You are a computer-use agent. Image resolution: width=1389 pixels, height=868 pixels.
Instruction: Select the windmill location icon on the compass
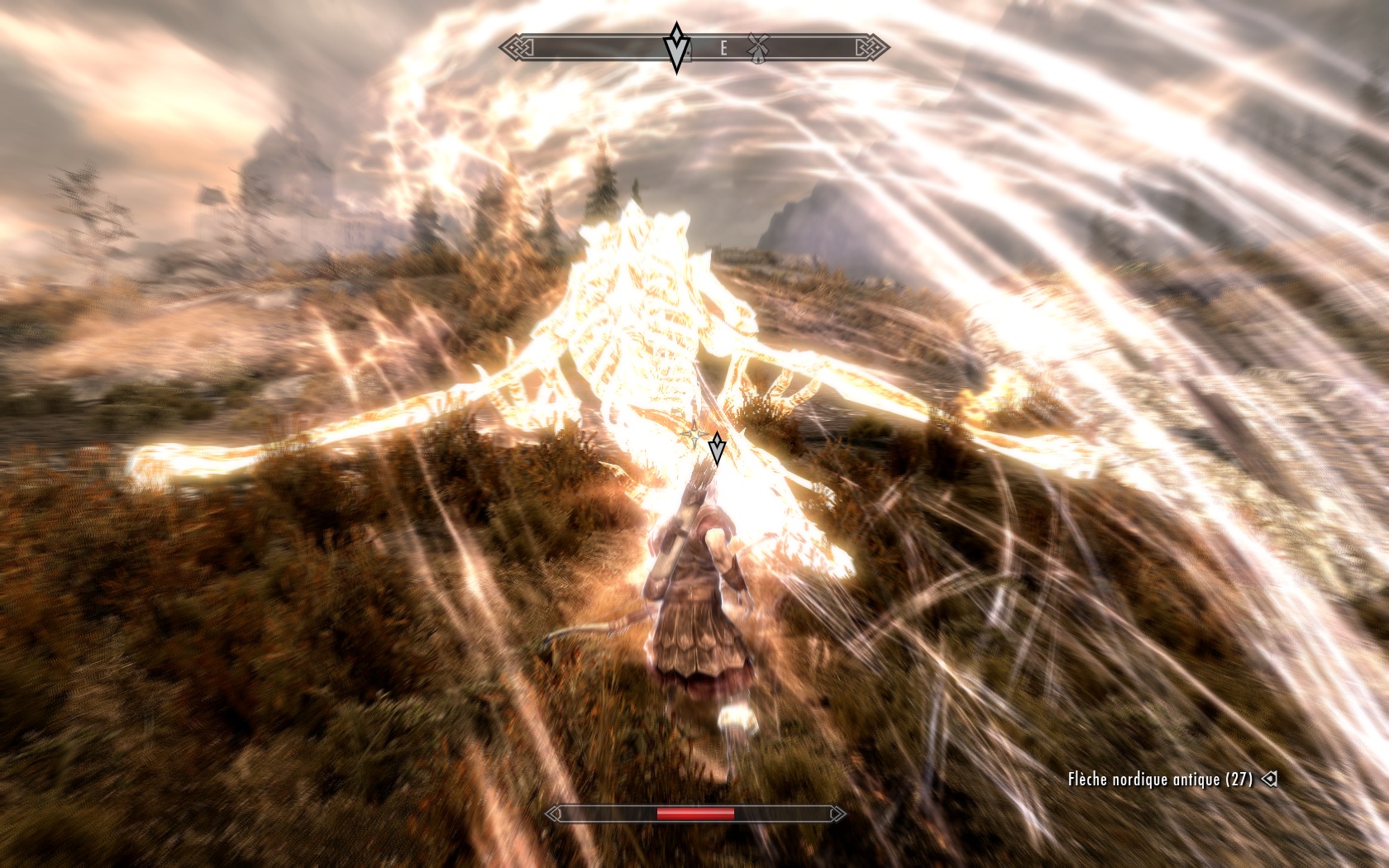tap(758, 48)
